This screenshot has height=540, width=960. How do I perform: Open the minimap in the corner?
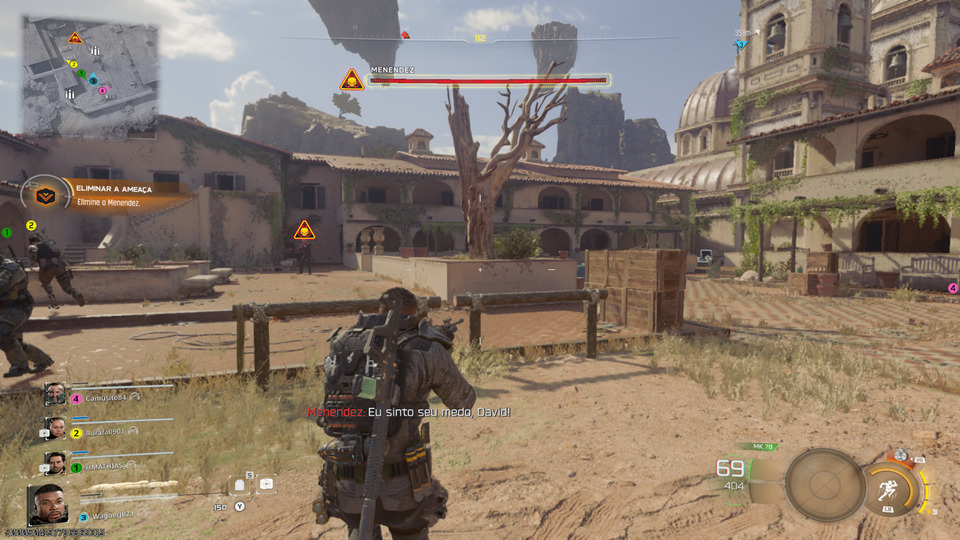(90, 76)
